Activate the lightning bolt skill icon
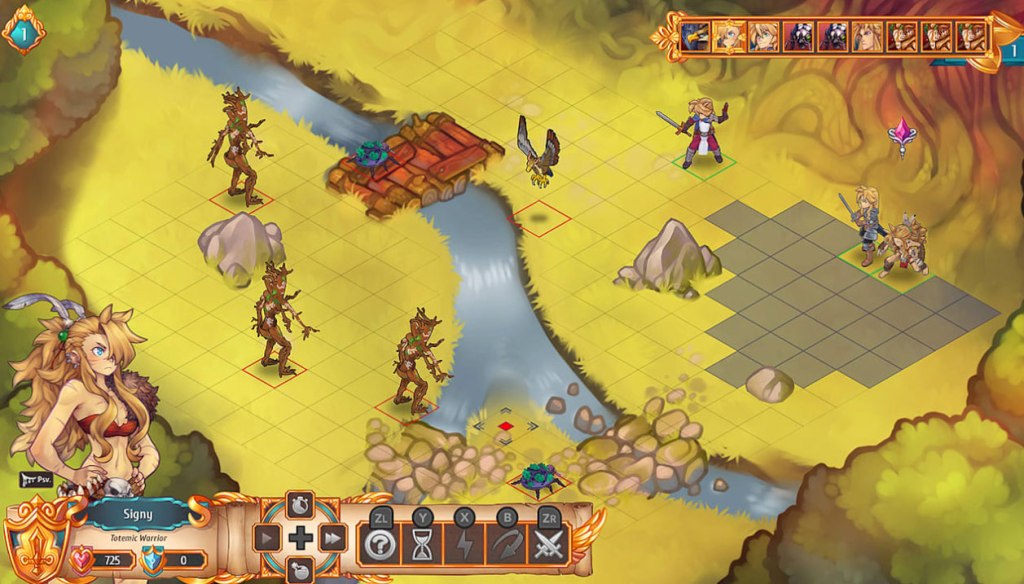The height and width of the screenshot is (584, 1024). (x=465, y=544)
